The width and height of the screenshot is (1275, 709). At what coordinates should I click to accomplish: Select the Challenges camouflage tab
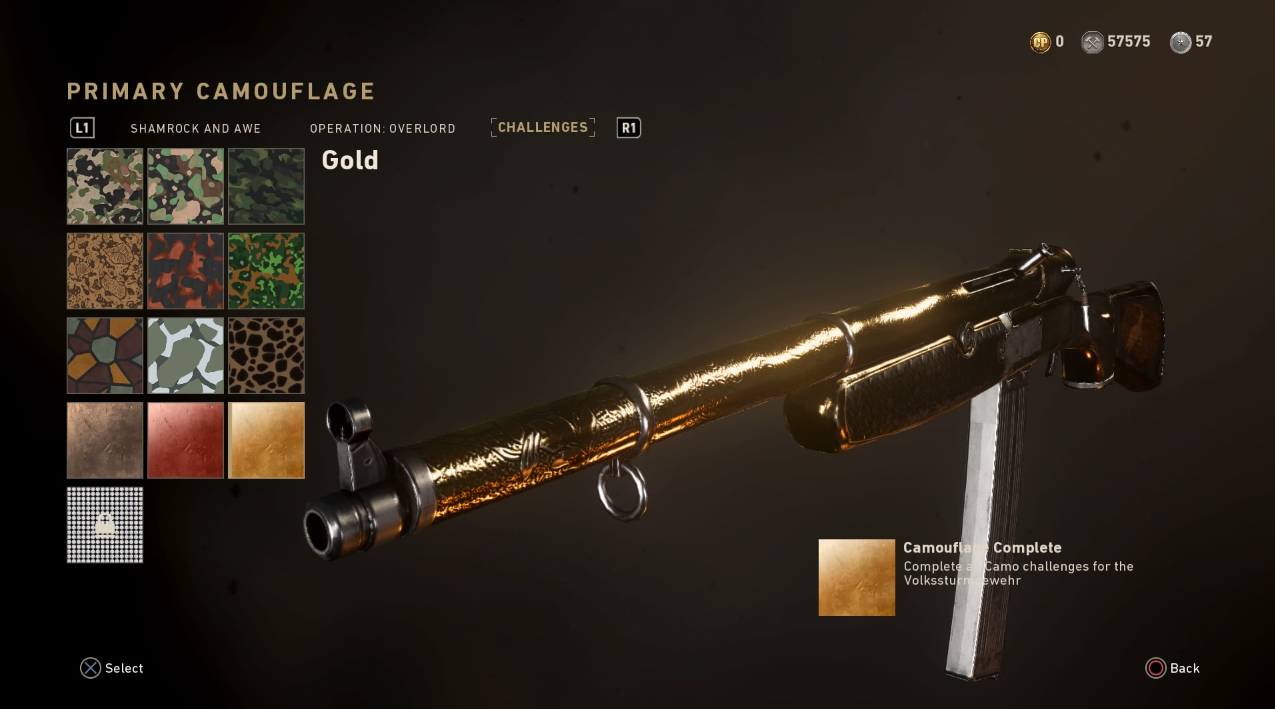coord(543,128)
